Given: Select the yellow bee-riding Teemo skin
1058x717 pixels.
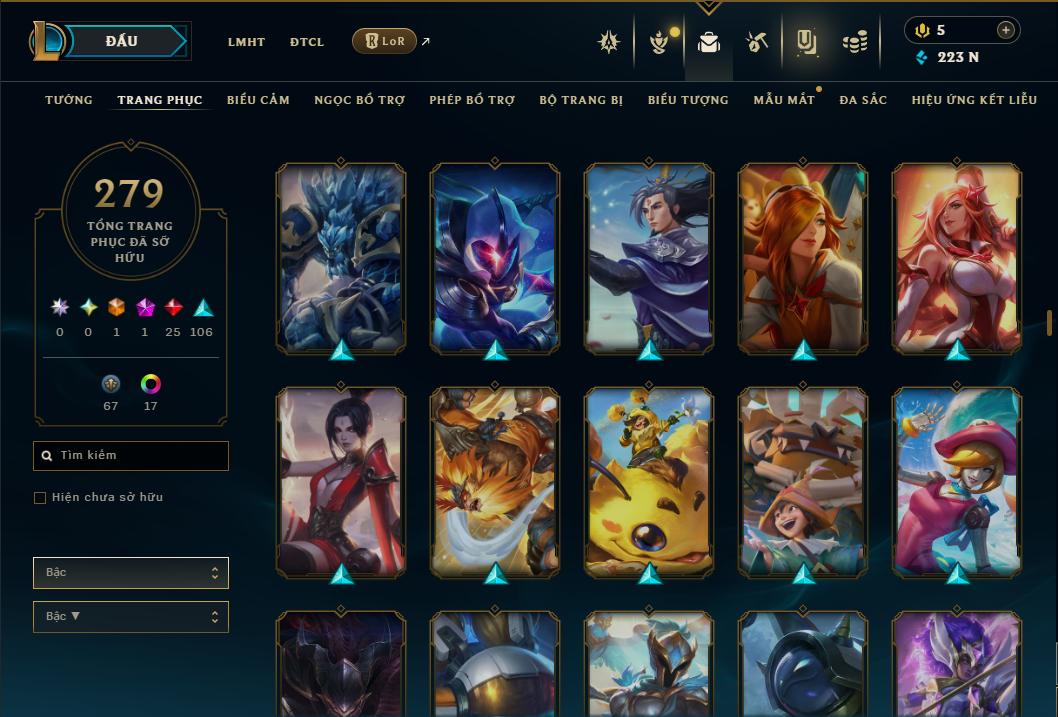Looking at the screenshot, I should (x=649, y=482).
